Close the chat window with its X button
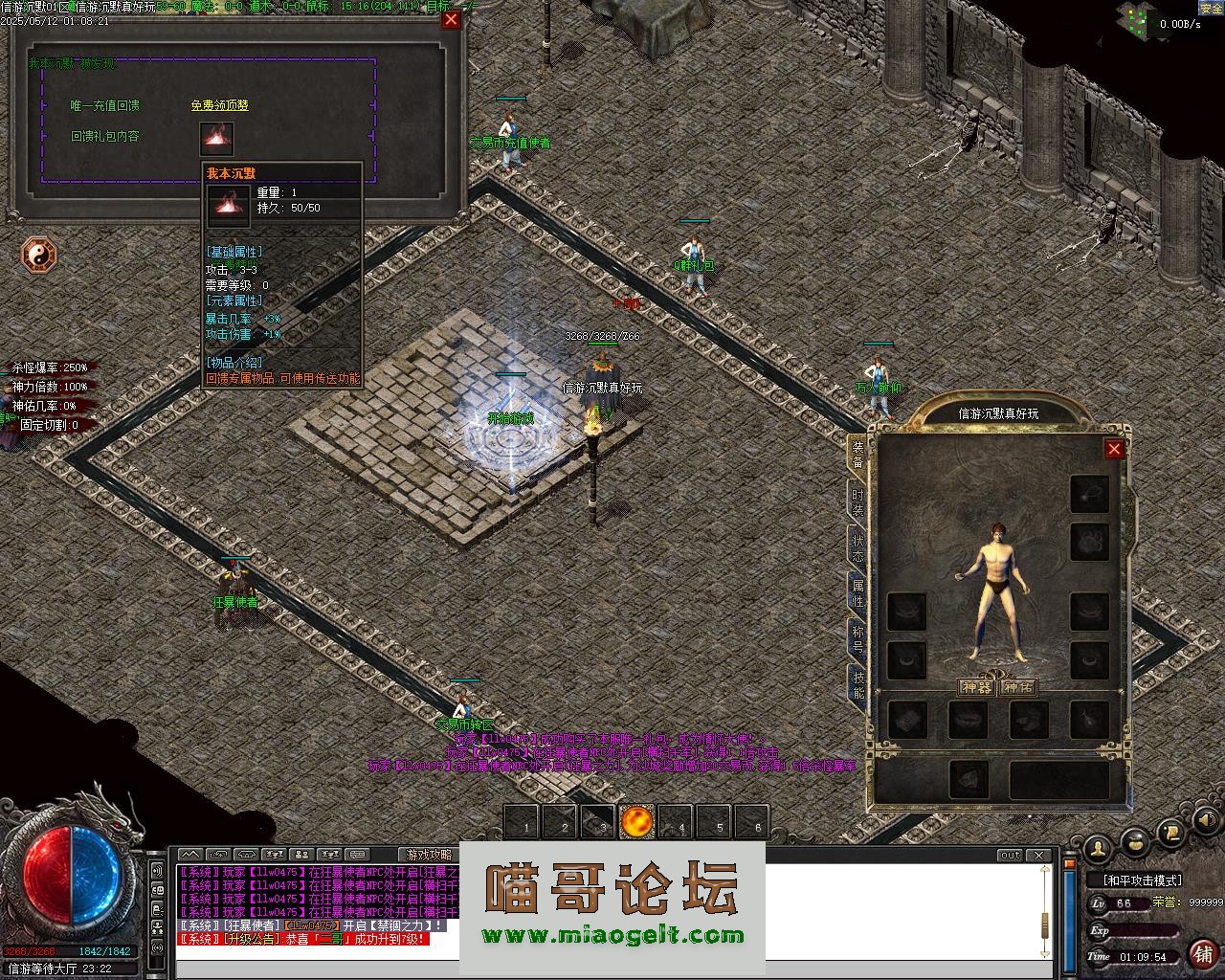The height and width of the screenshot is (980, 1225). click(x=1038, y=855)
